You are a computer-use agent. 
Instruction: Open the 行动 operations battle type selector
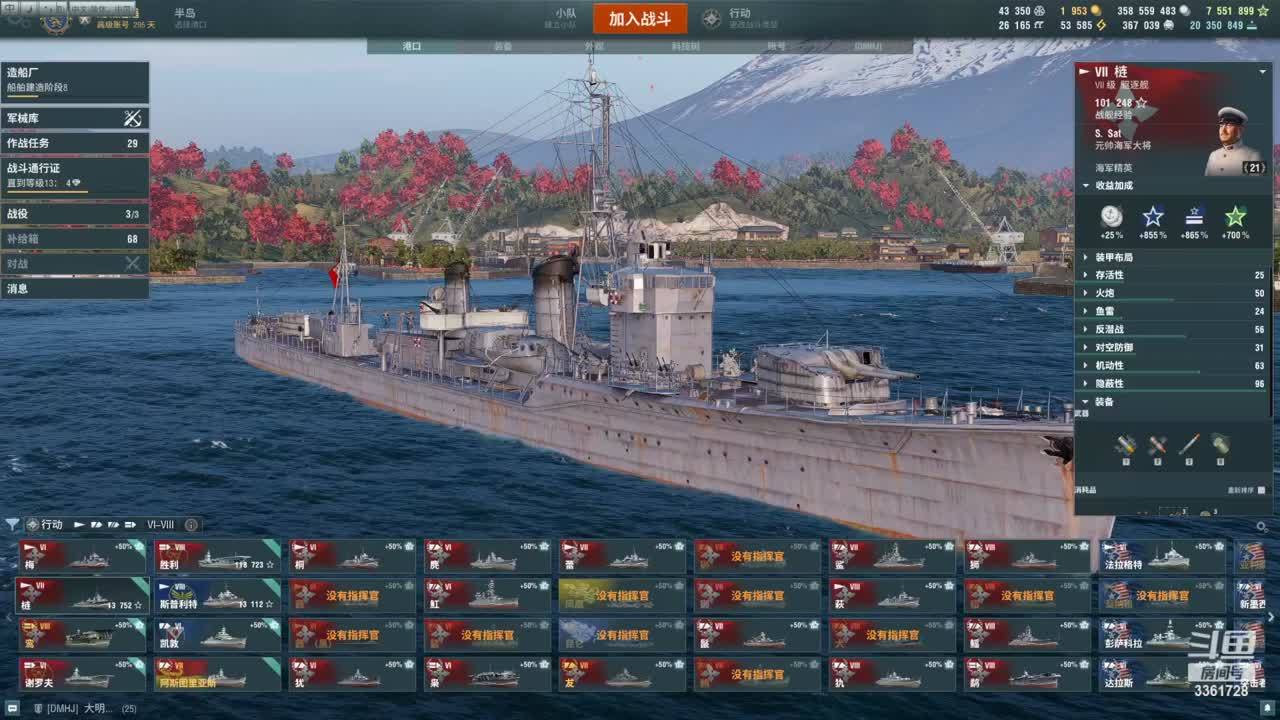click(739, 18)
